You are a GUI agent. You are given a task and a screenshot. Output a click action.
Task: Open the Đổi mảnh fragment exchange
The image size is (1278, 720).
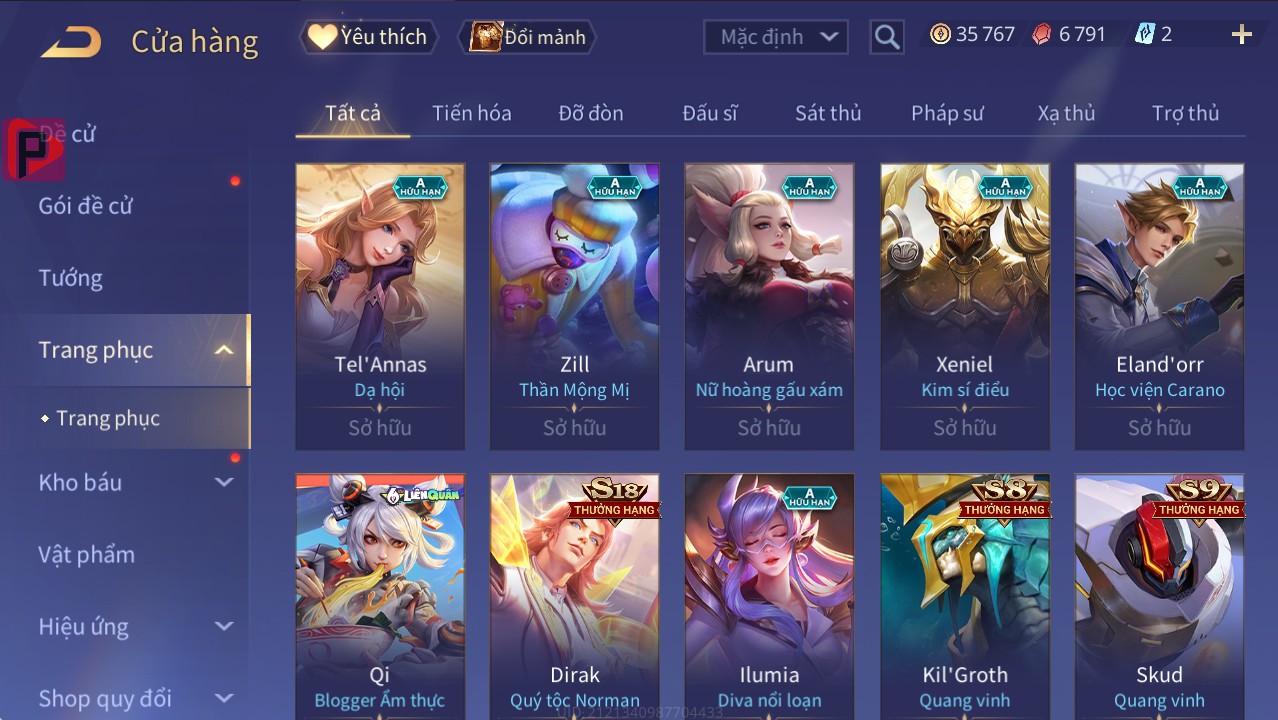pos(528,37)
